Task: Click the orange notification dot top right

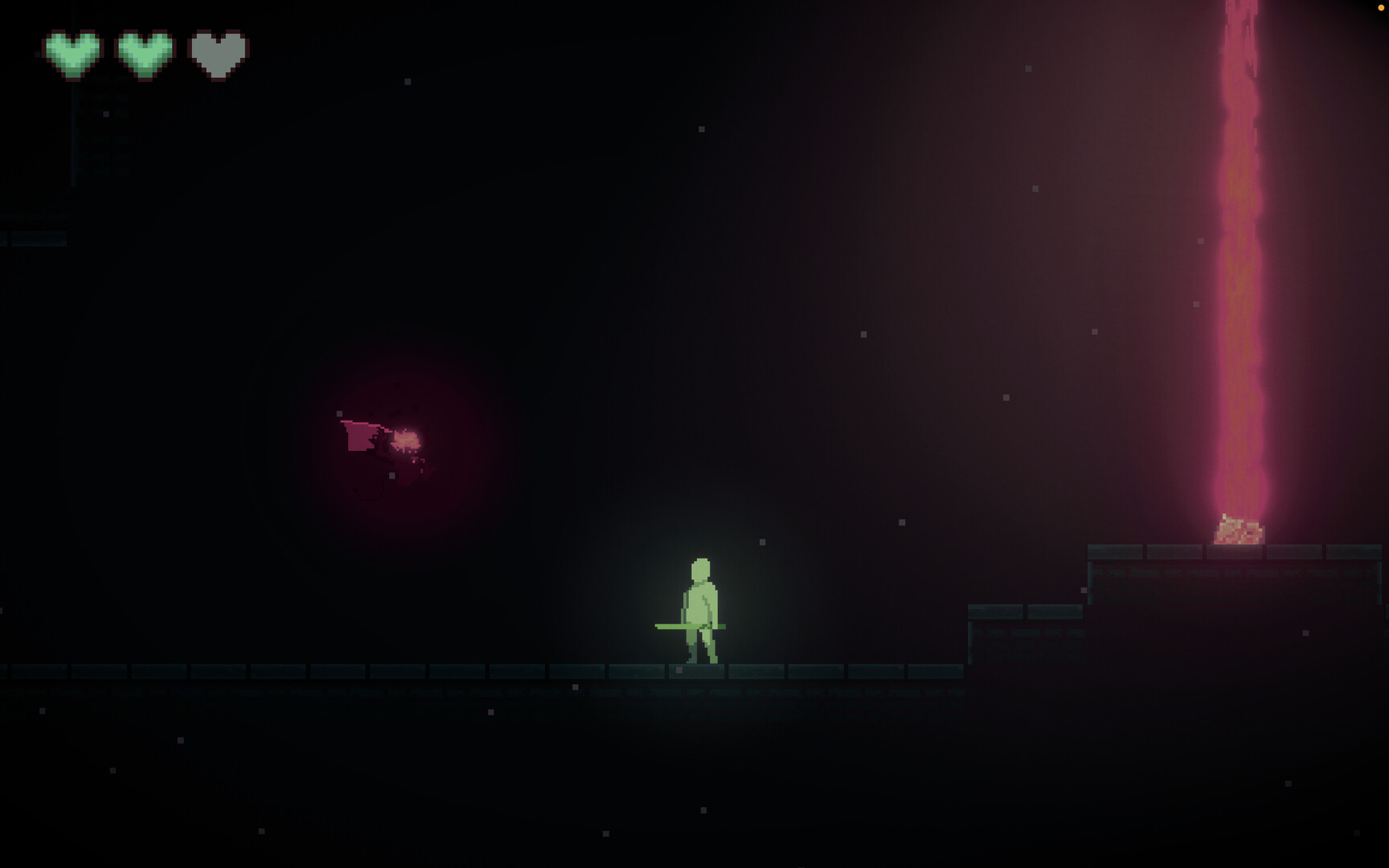Action: click(1380, 7)
